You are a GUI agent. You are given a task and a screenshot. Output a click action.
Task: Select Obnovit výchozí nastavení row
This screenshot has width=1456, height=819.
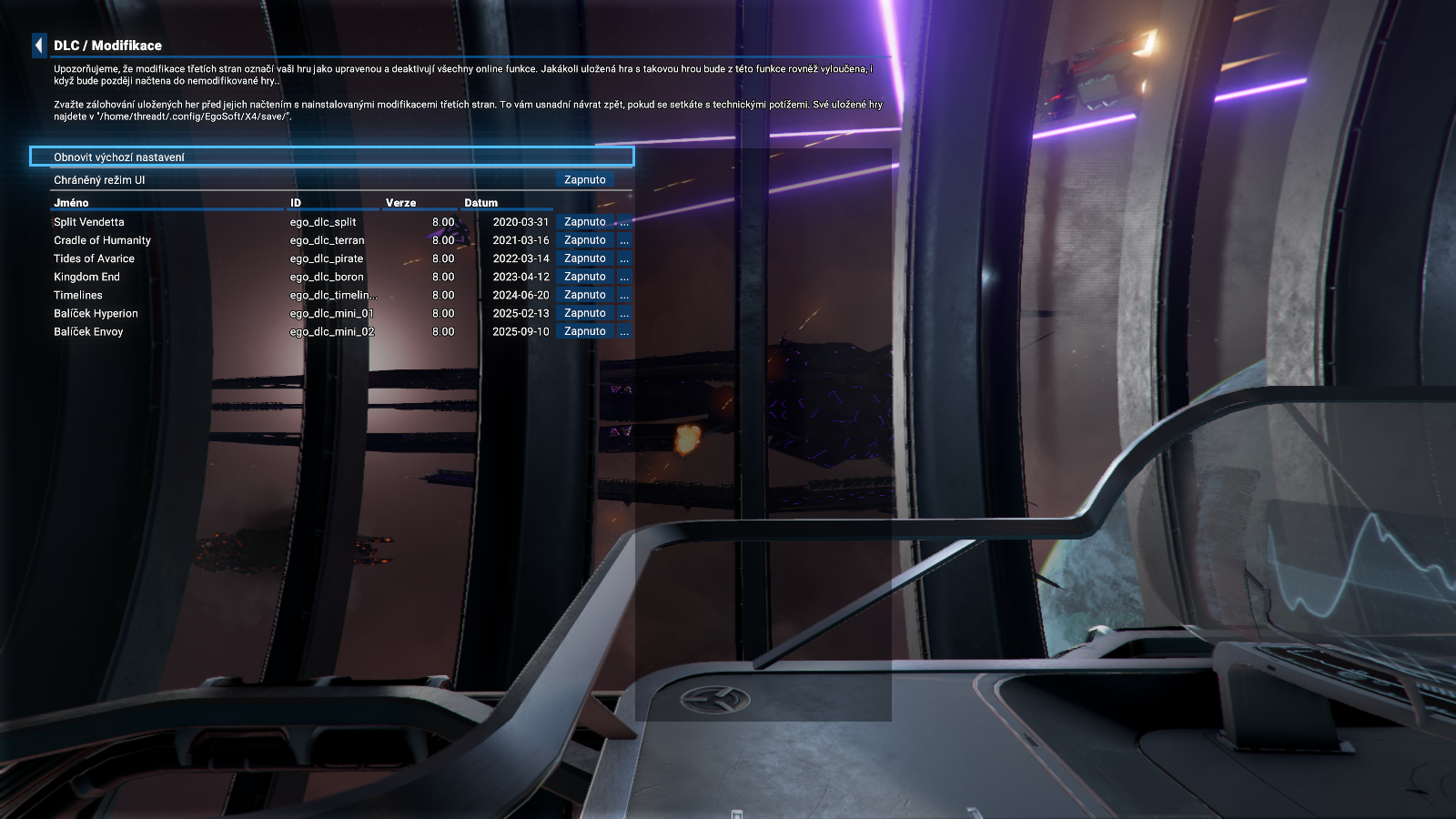tap(331, 157)
